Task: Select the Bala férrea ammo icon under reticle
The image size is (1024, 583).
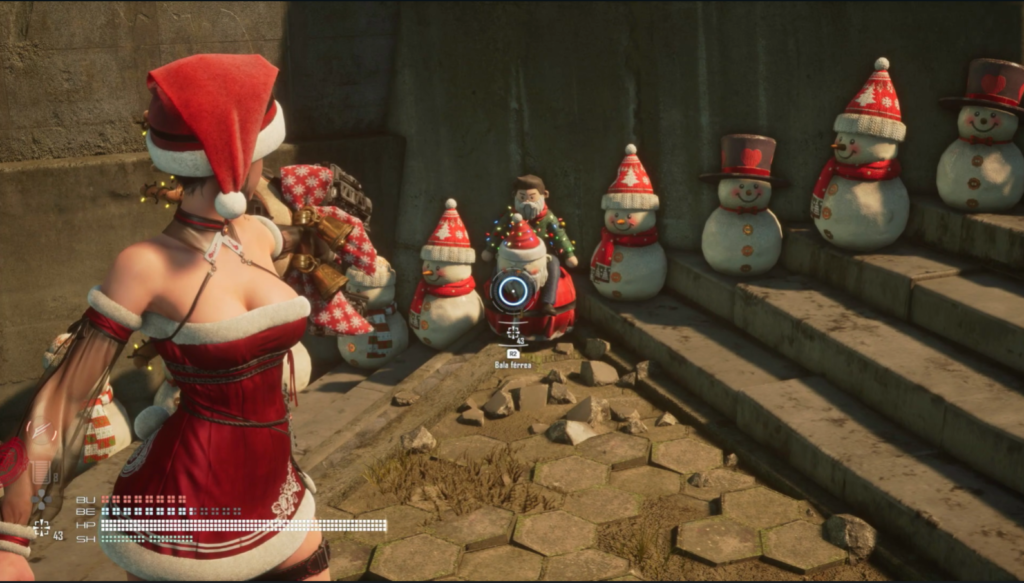Action: coord(513,331)
